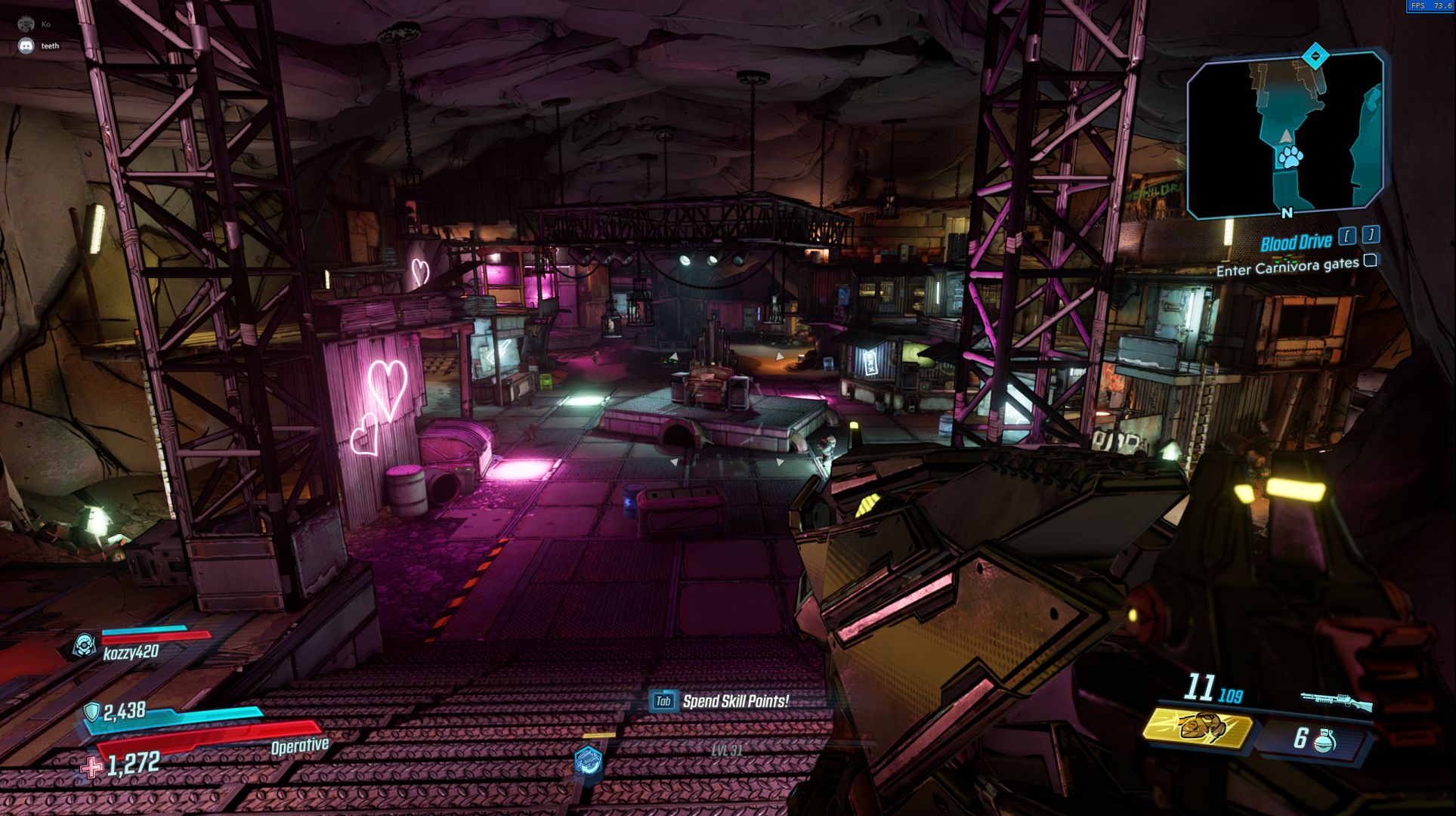
Task: Click the shield icon beside 2,438
Action: point(91,712)
